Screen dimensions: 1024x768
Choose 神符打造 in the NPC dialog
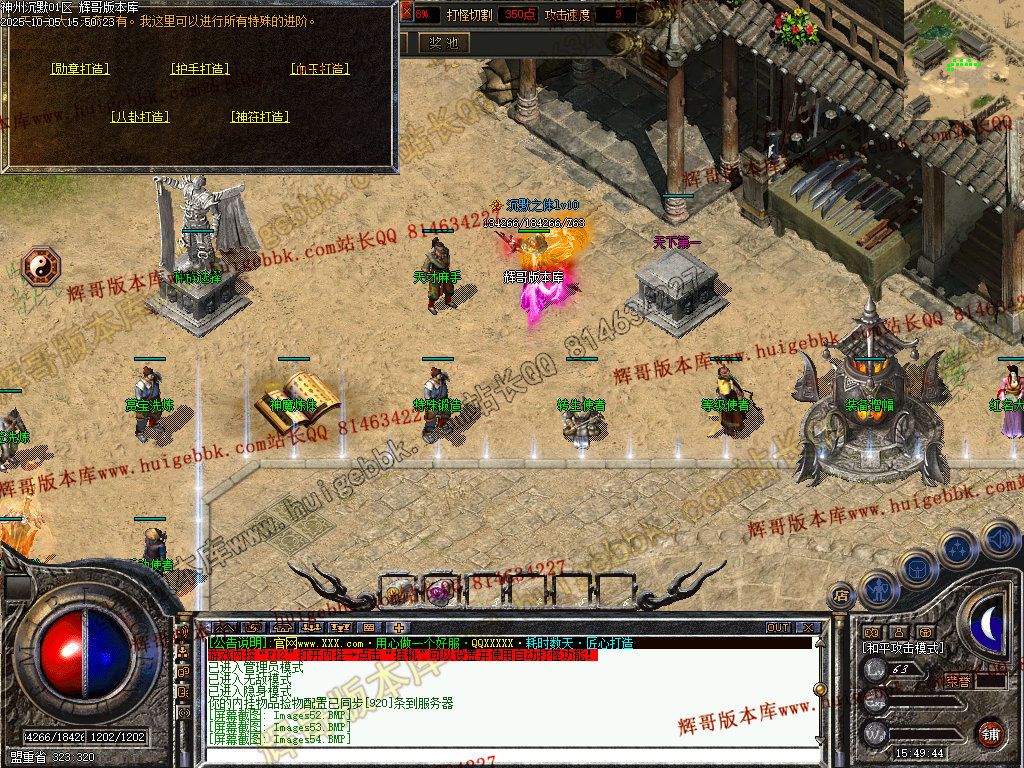click(x=260, y=117)
